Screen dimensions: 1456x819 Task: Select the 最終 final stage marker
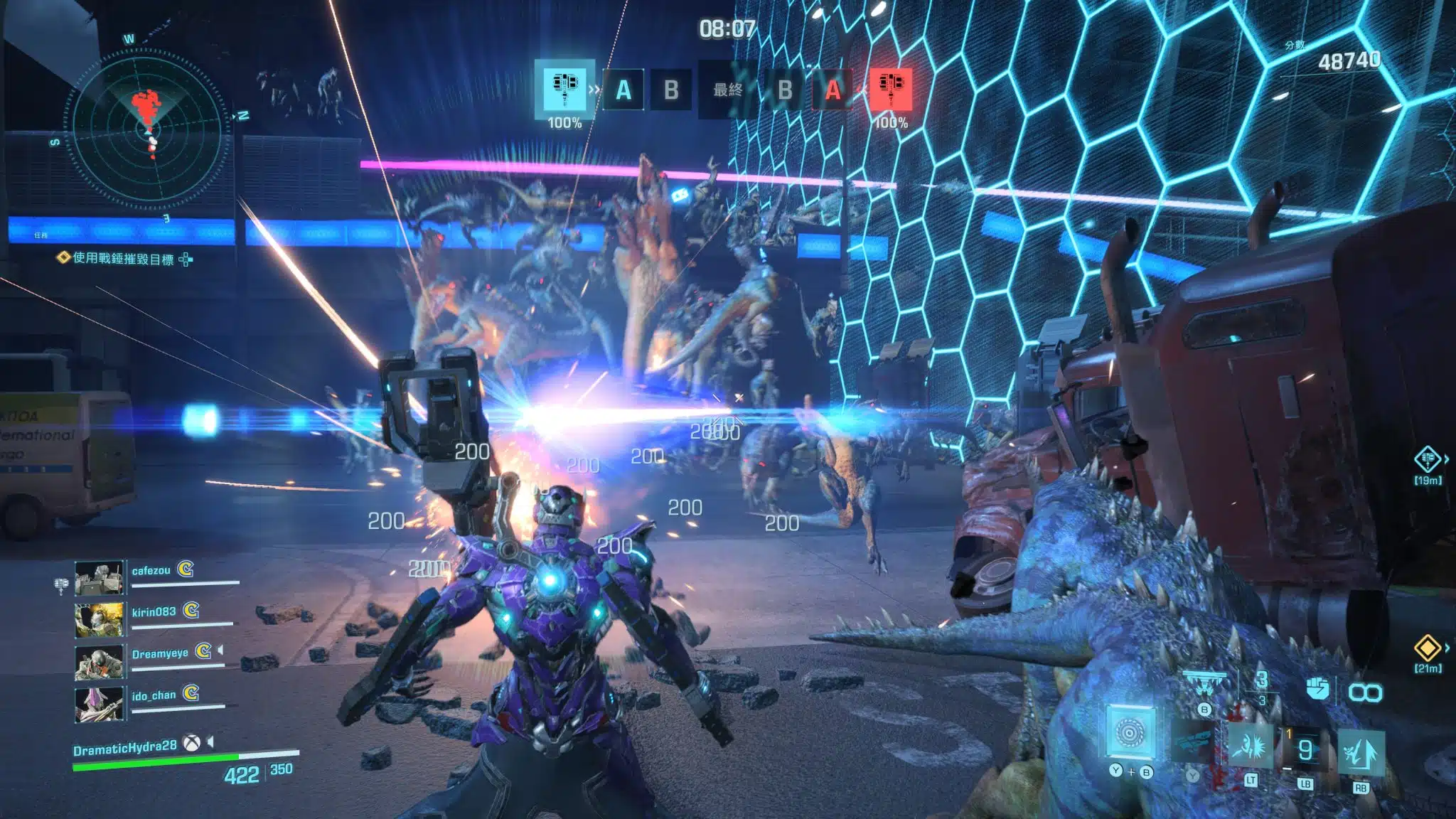pos(727,90)
